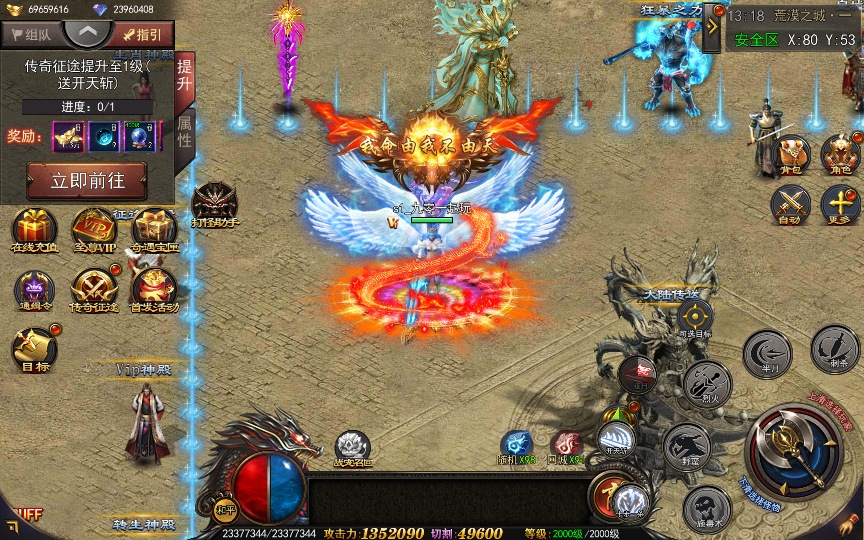The height and width of the screenshot is (540, 864).
Task: Select the 属性 attributes side tab
Action: [185, 129]
